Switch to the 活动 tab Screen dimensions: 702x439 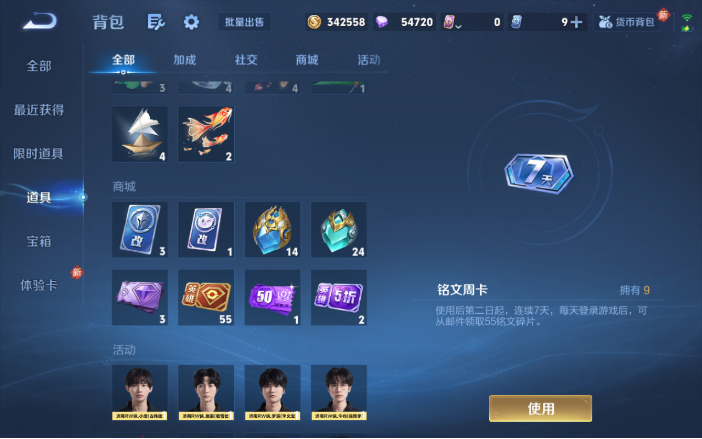tap(369, 60)
